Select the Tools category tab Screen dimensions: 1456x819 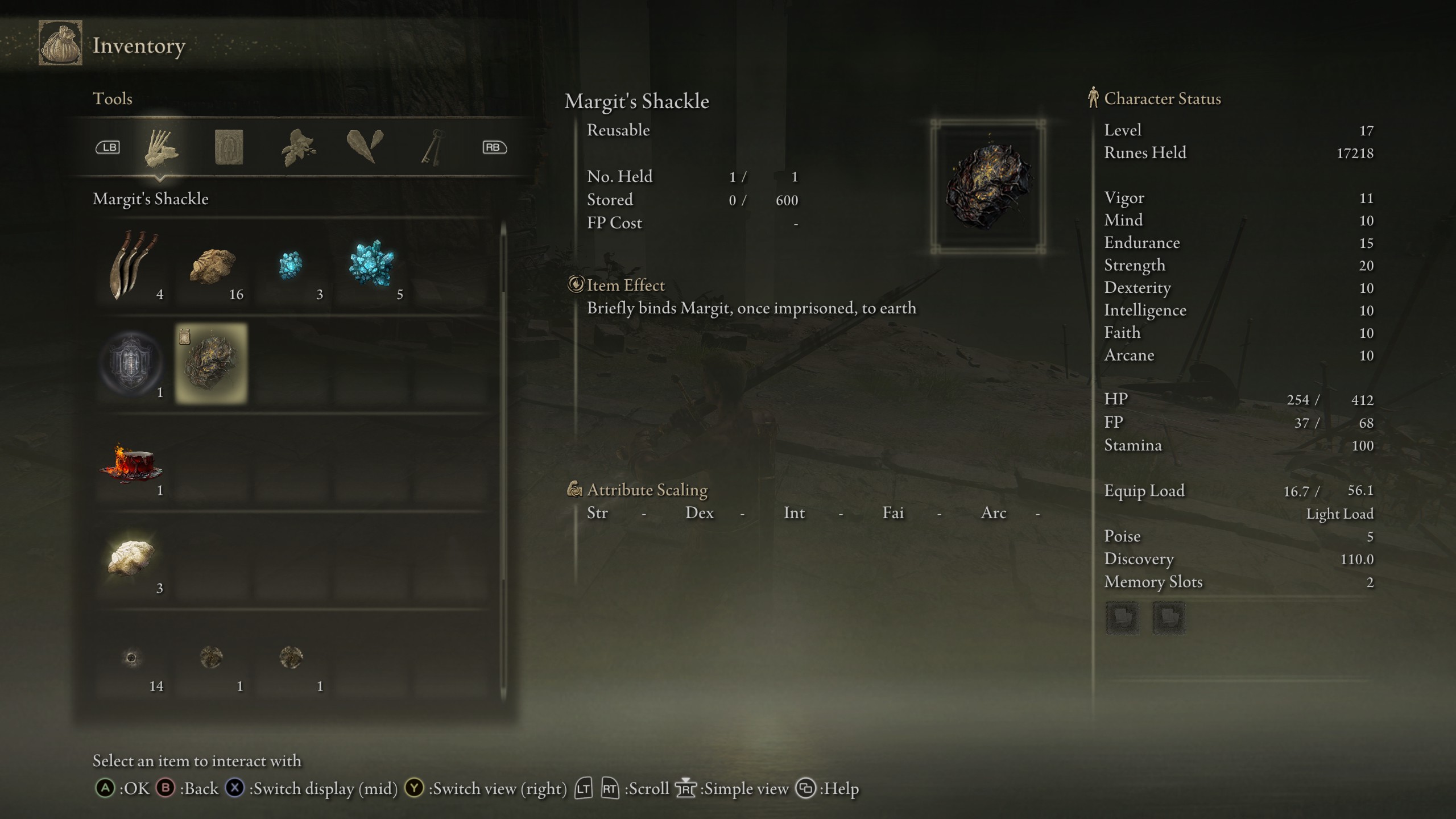pos(161,148)
